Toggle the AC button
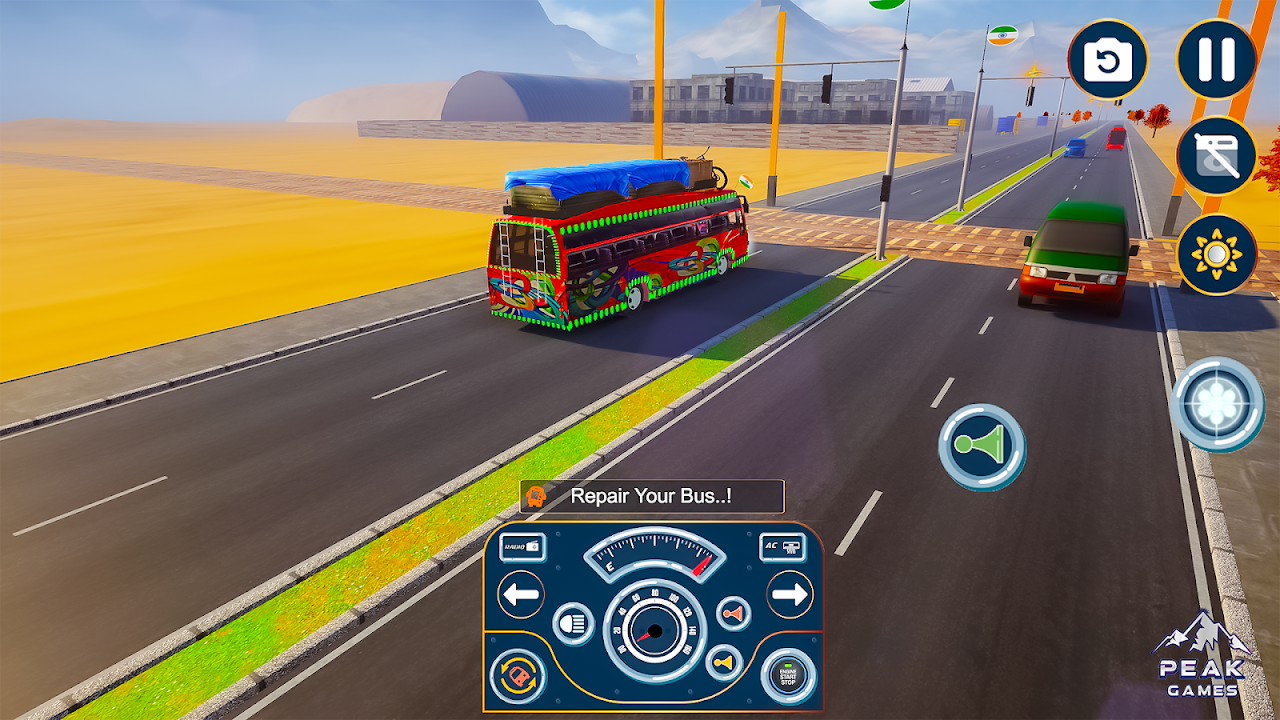Image resolution: width=1280 pixels, height=720 pixels. (783, 546)
